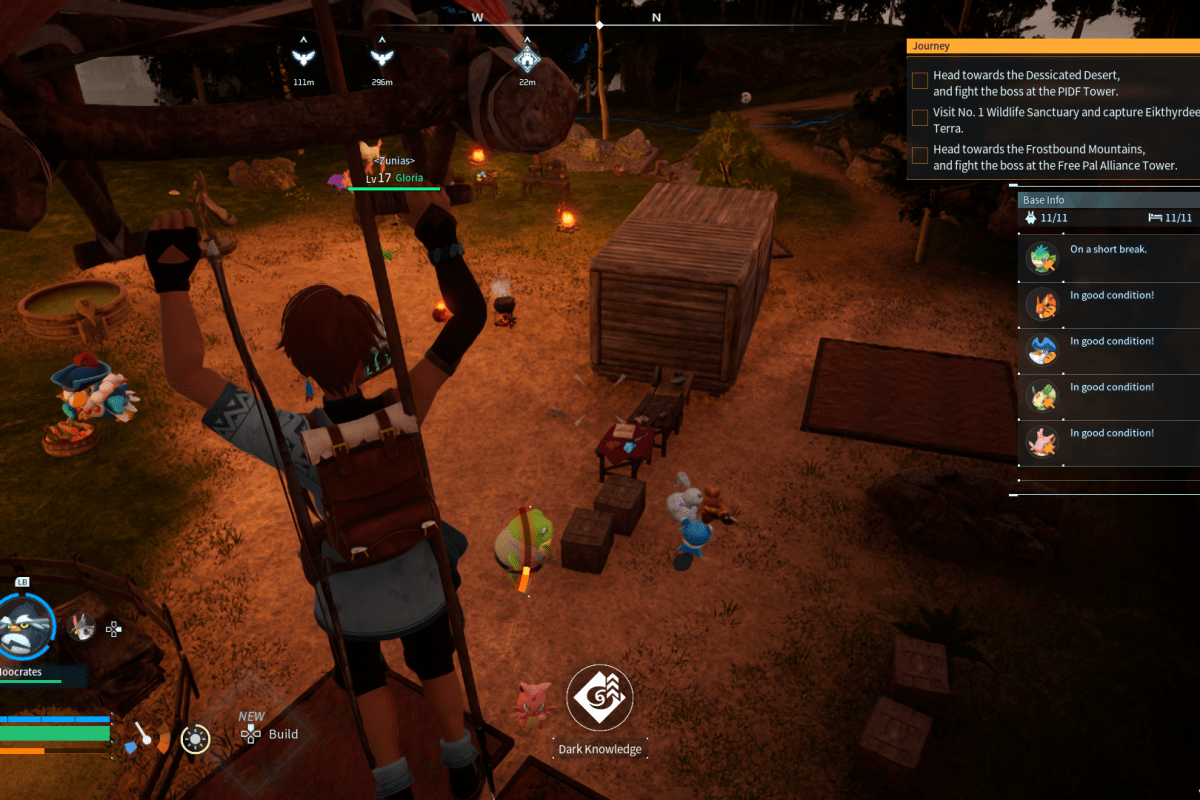
Task: Select the Dessicated Desert PIDF Tower objective checkbox
Action: 920,82
